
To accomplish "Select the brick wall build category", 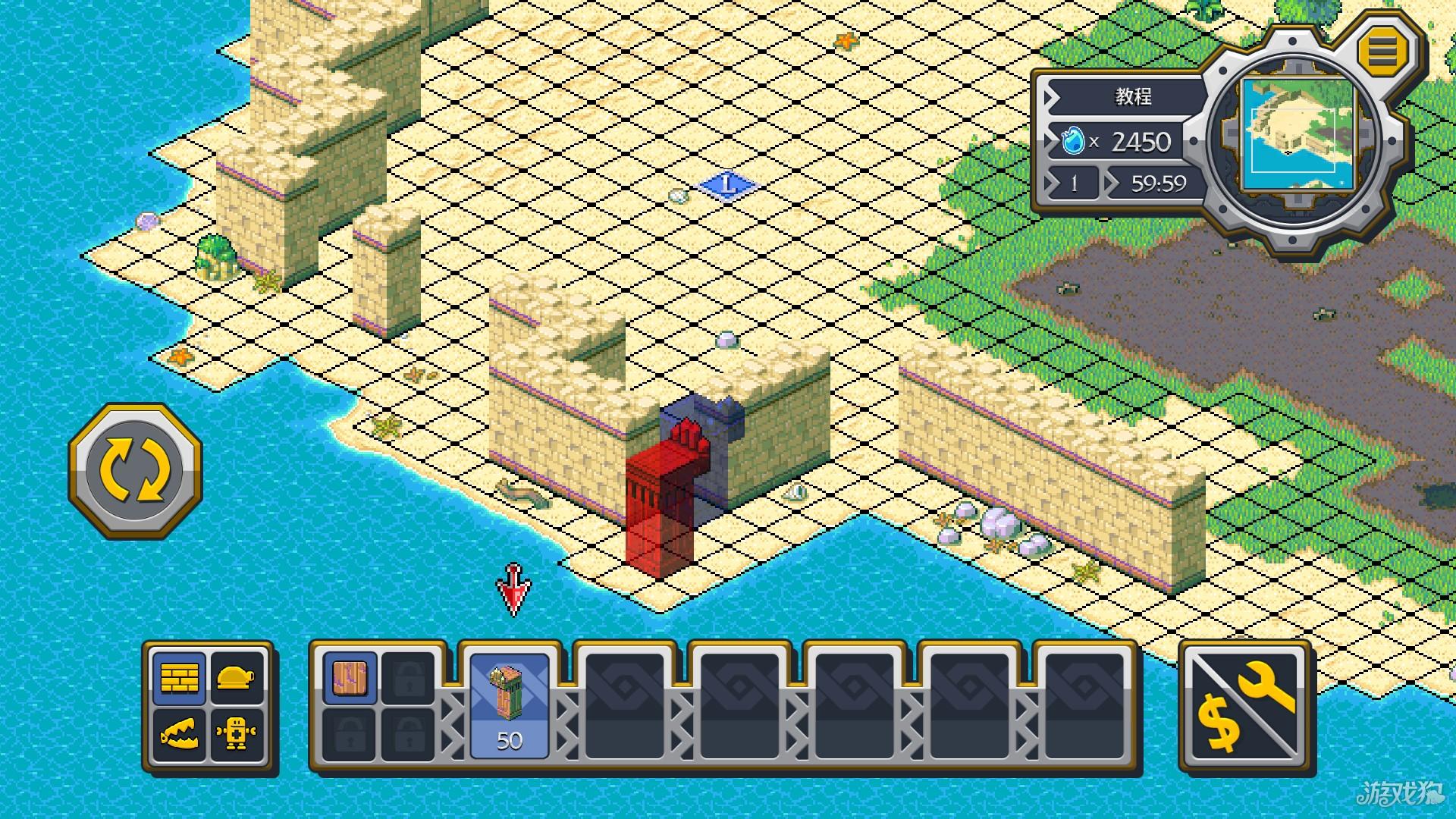I will (x=179, y=677).
